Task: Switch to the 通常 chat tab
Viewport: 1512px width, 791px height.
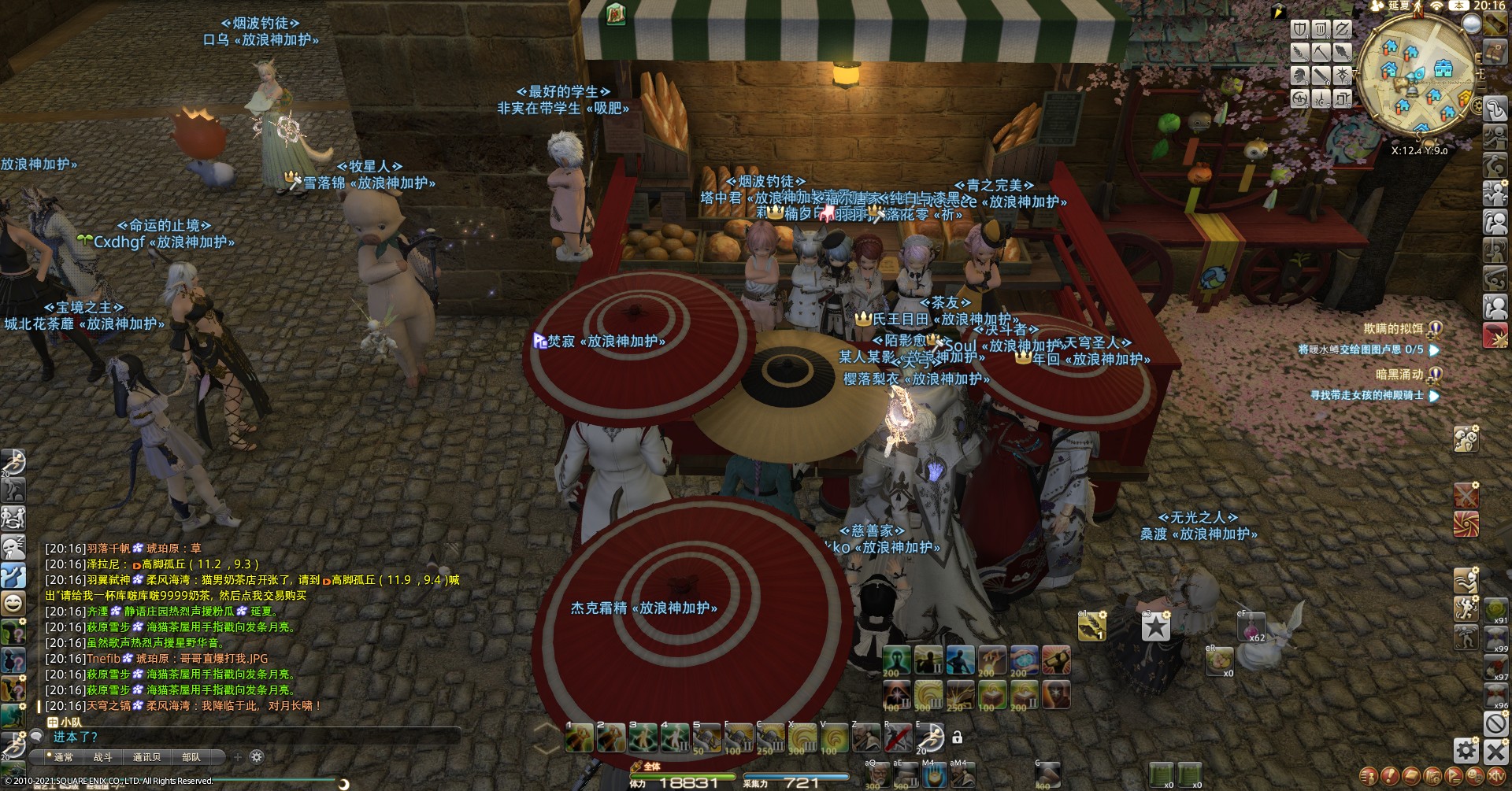Action: (63, 757)
